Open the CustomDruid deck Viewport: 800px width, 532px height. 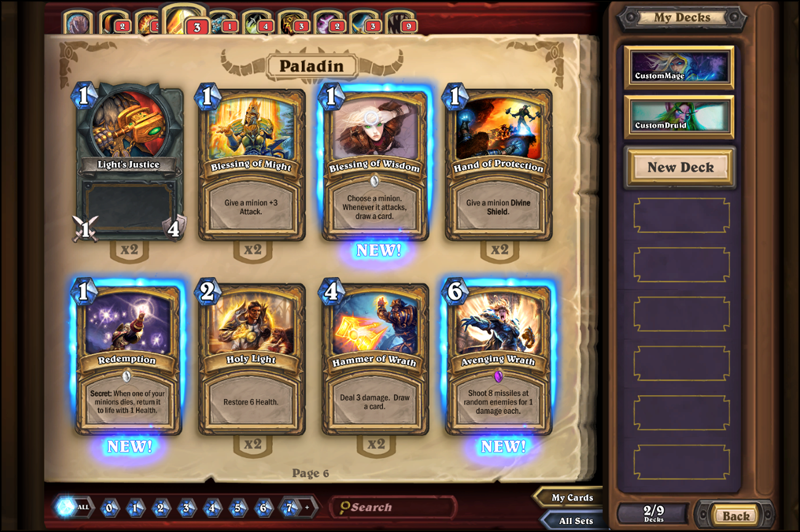click(679, 116)
